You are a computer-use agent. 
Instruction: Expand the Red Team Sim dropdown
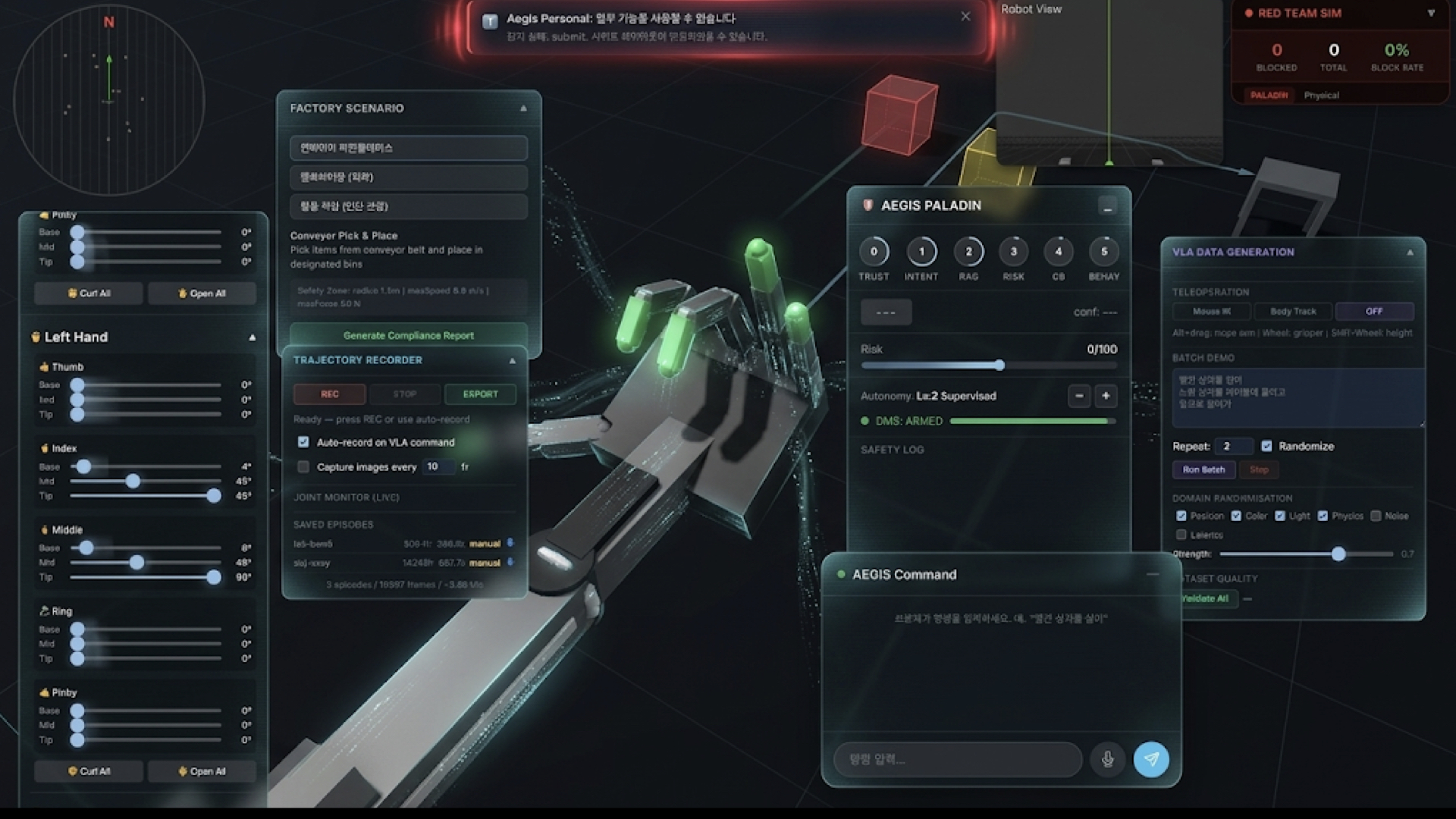pos(1431,13)
